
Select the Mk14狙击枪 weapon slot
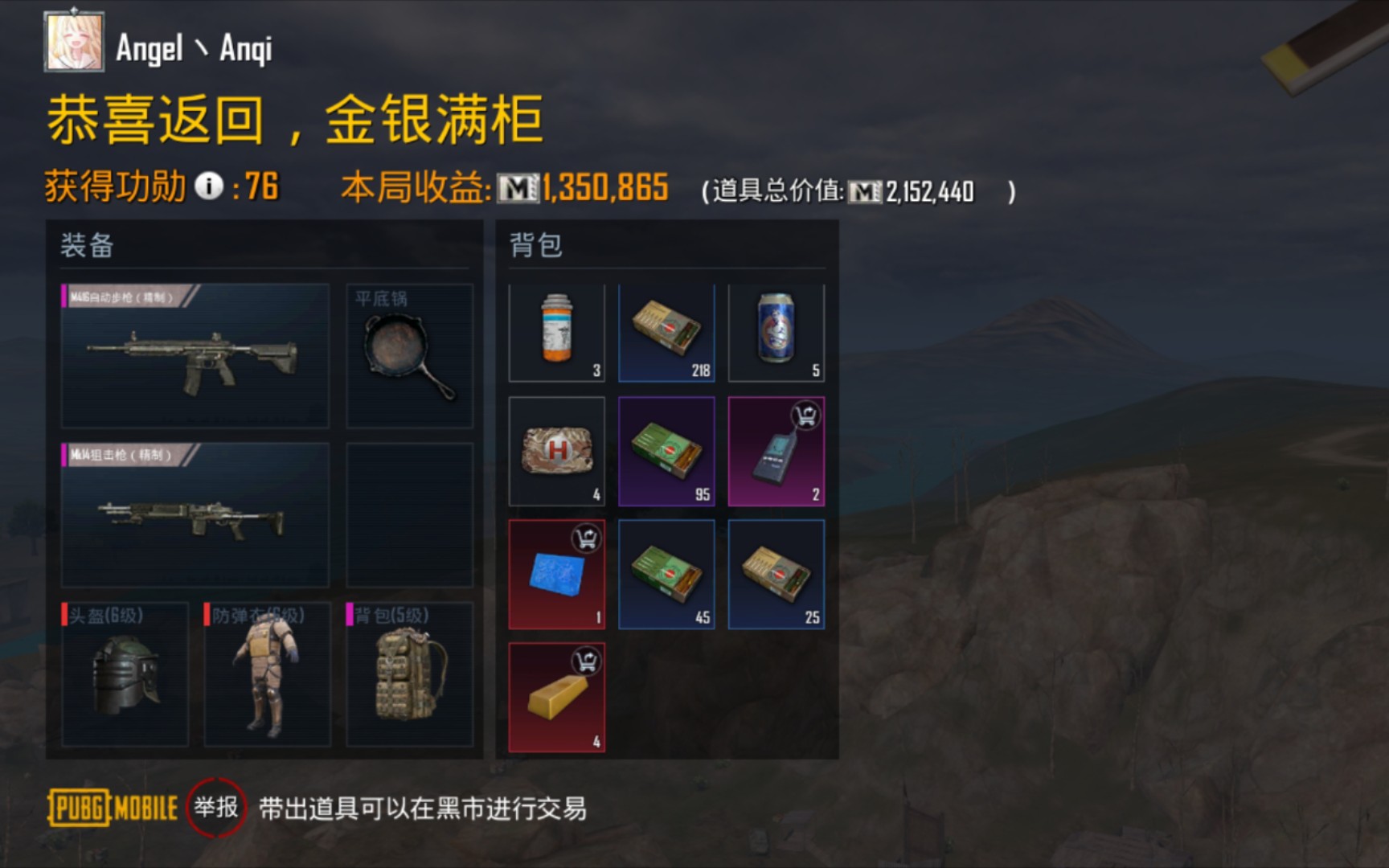(193, 514)
